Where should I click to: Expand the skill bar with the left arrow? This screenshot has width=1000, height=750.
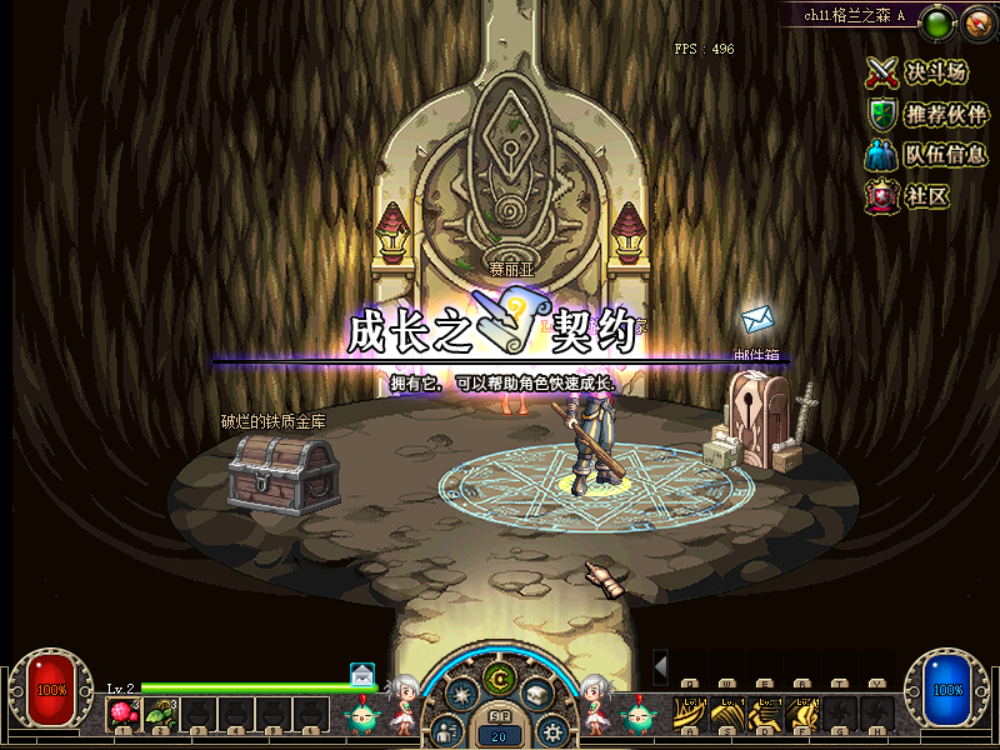coord(660,666)
